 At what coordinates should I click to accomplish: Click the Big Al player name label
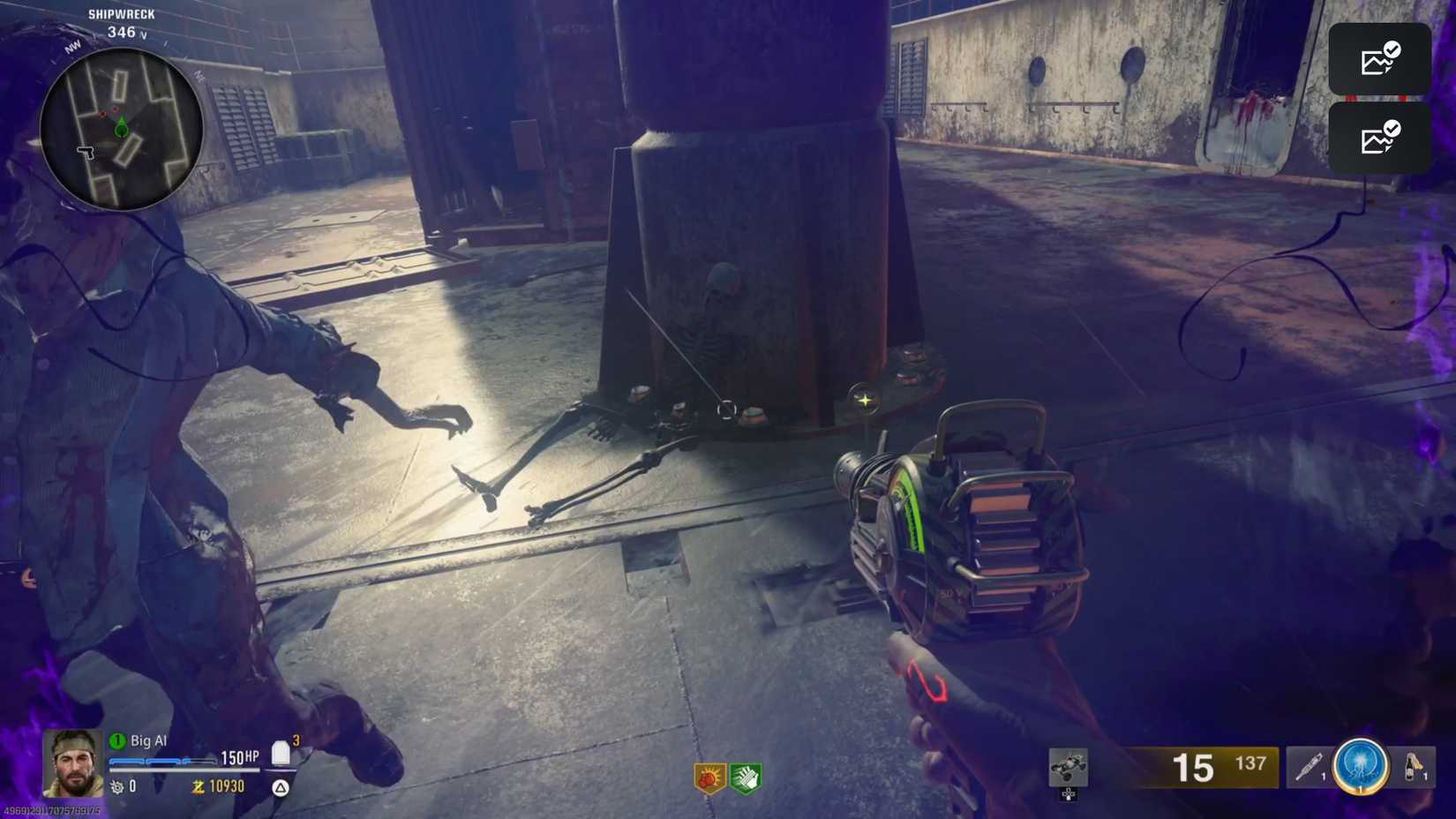pyautogui.click(x=147, y=740)
